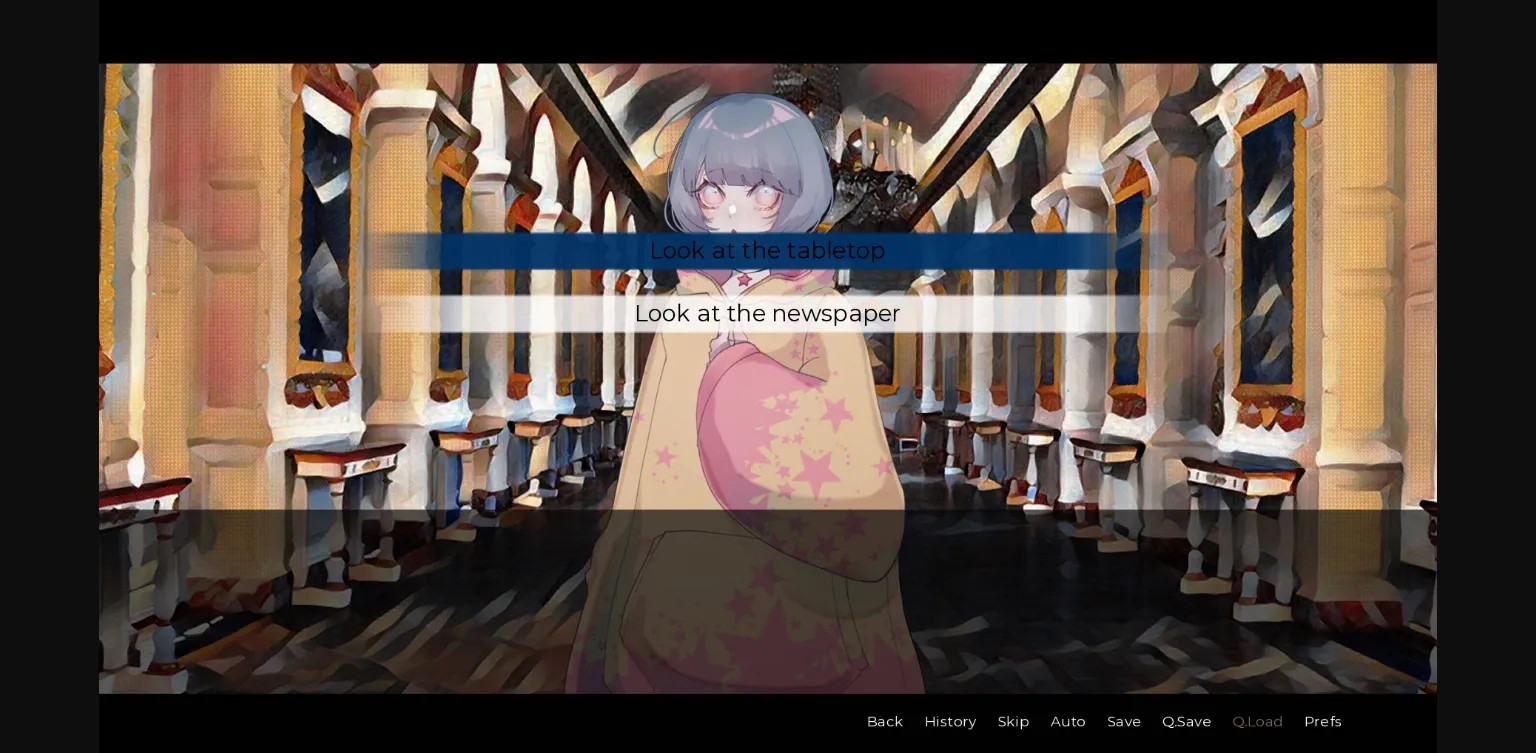1536x753 pixels.
Task: Select the "Look at the newspaper" choice
Action: point(767,313)
